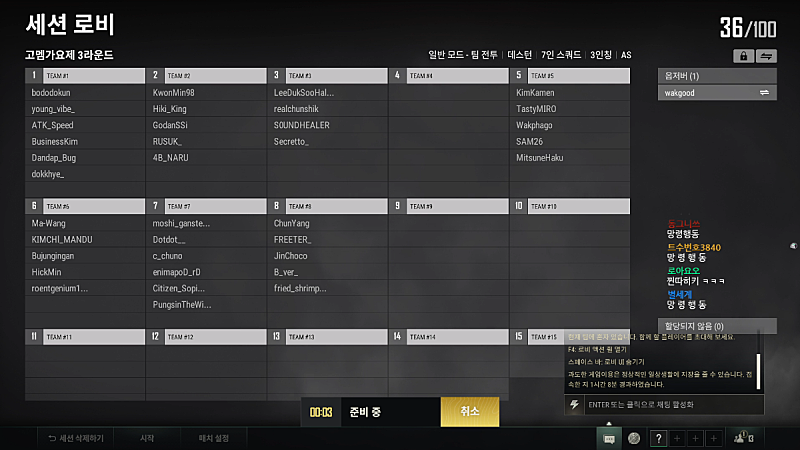Click player KimKamen in Team 5

[535, 93]
